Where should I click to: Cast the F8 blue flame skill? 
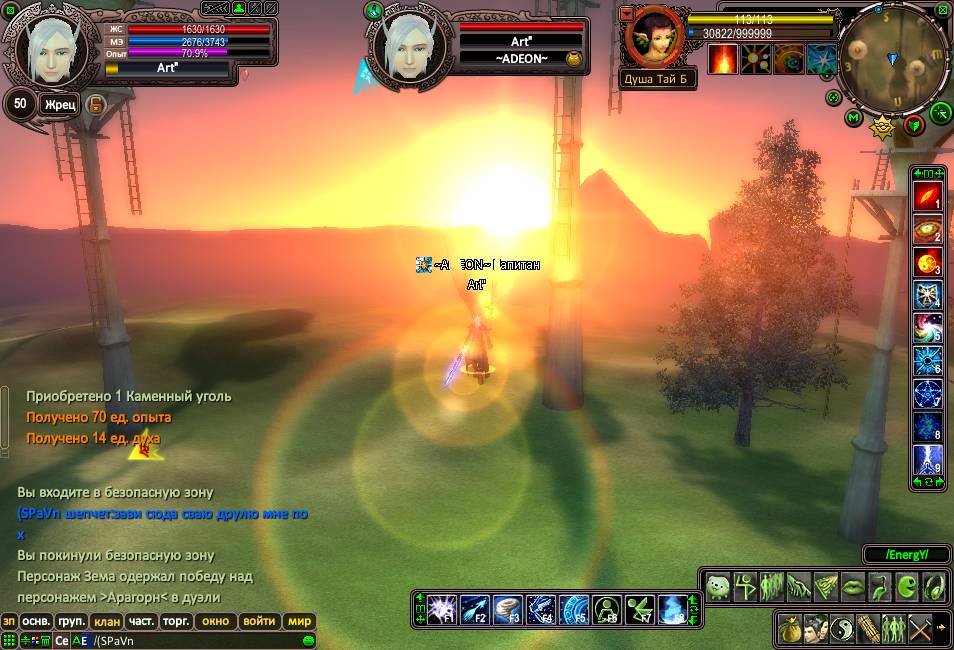point(675,607)
